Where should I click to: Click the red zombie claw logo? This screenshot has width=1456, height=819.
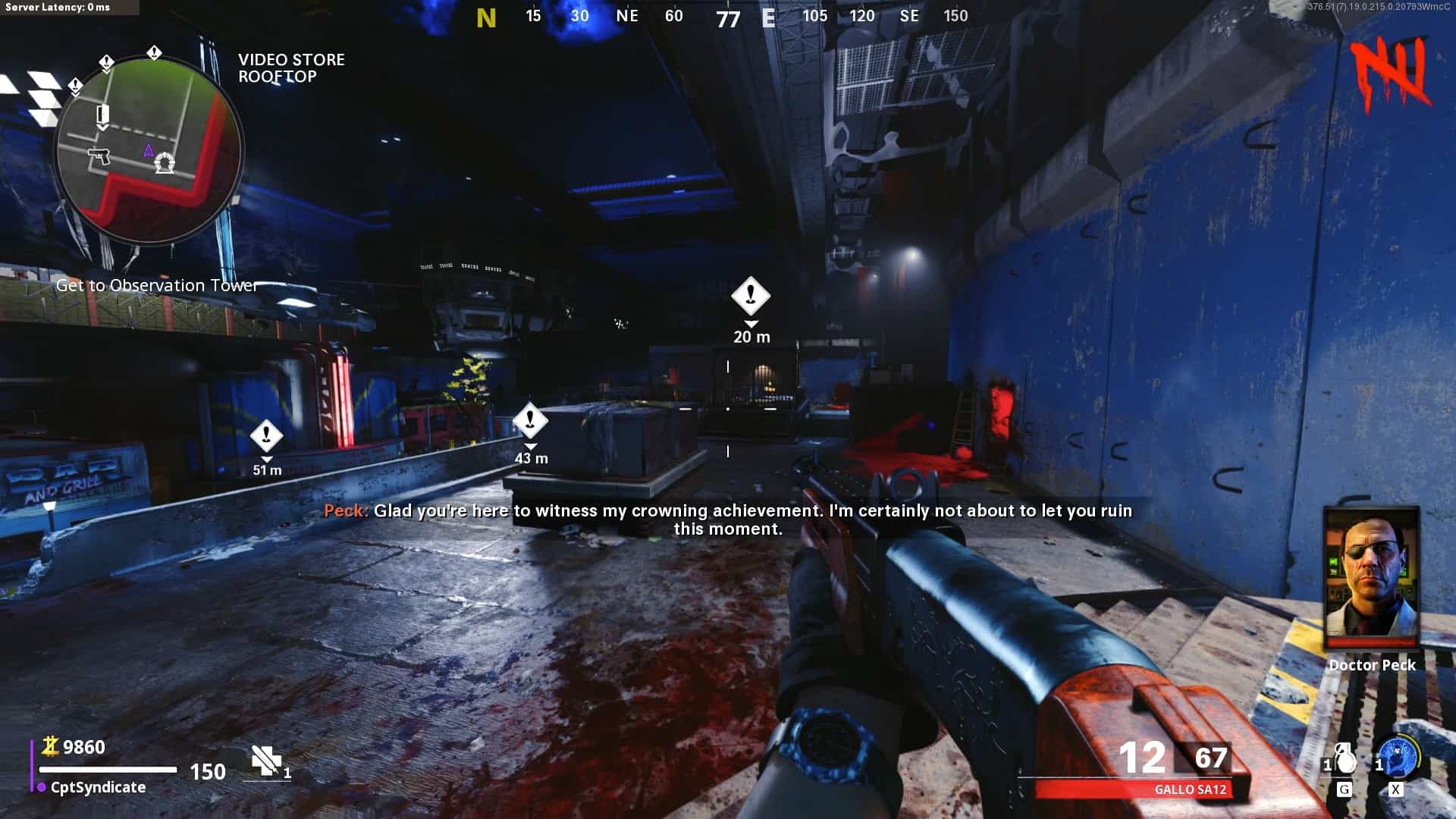click(x=1392, y=74)
